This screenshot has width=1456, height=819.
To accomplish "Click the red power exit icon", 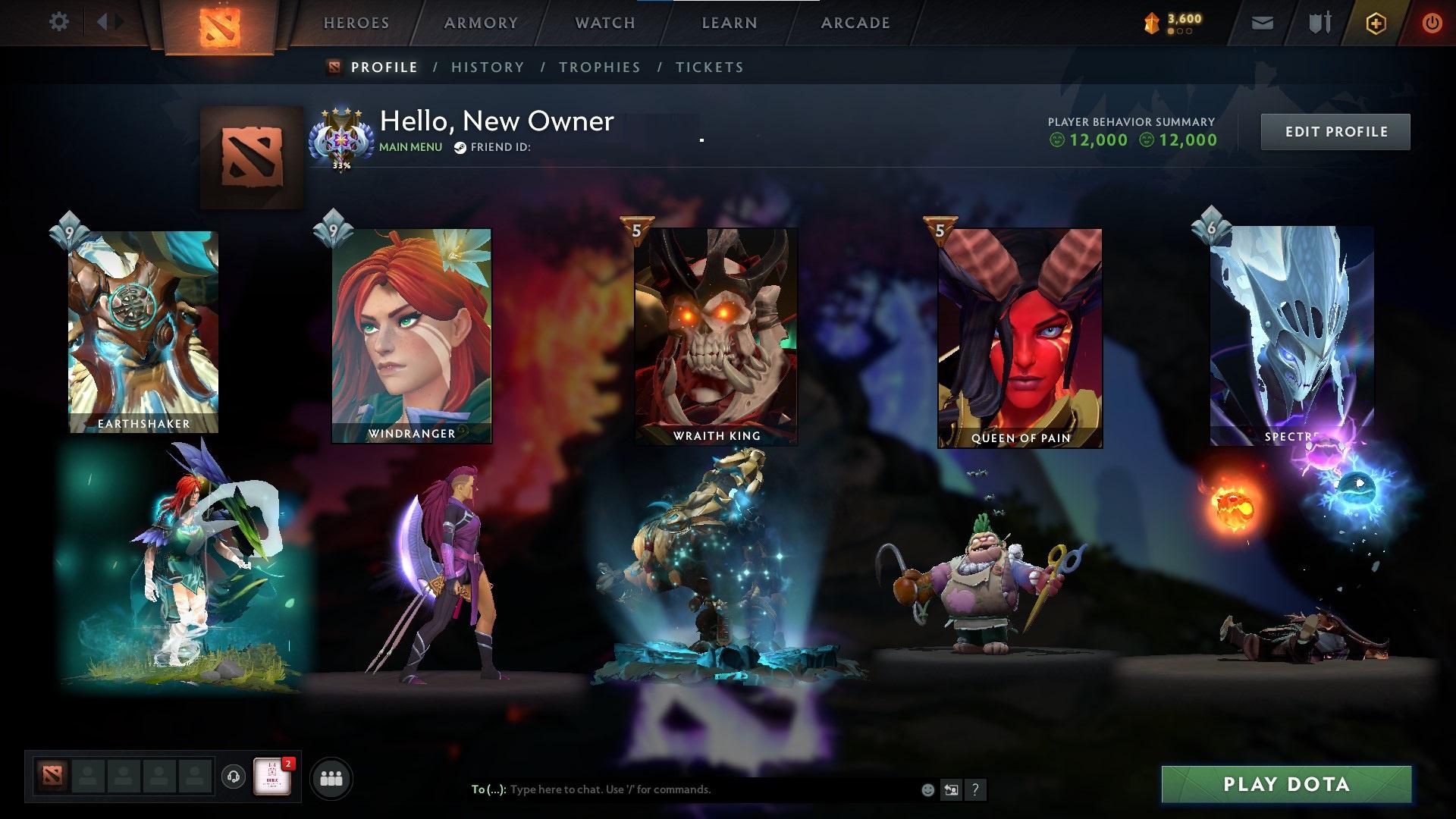I will tap(1432, 23).
